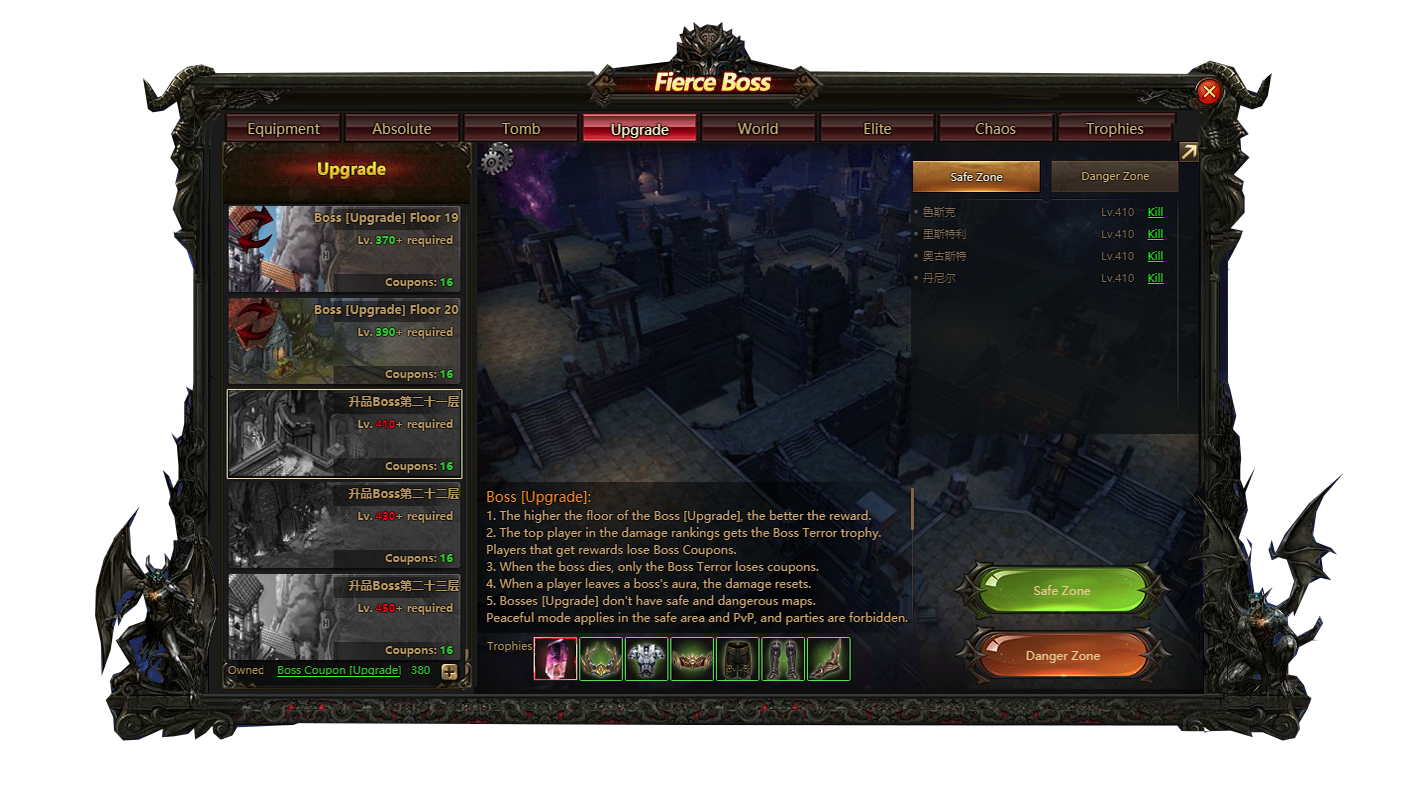Screen dimensions: 1409x807
Task: Go to the World boss tab
Action: 758,129
